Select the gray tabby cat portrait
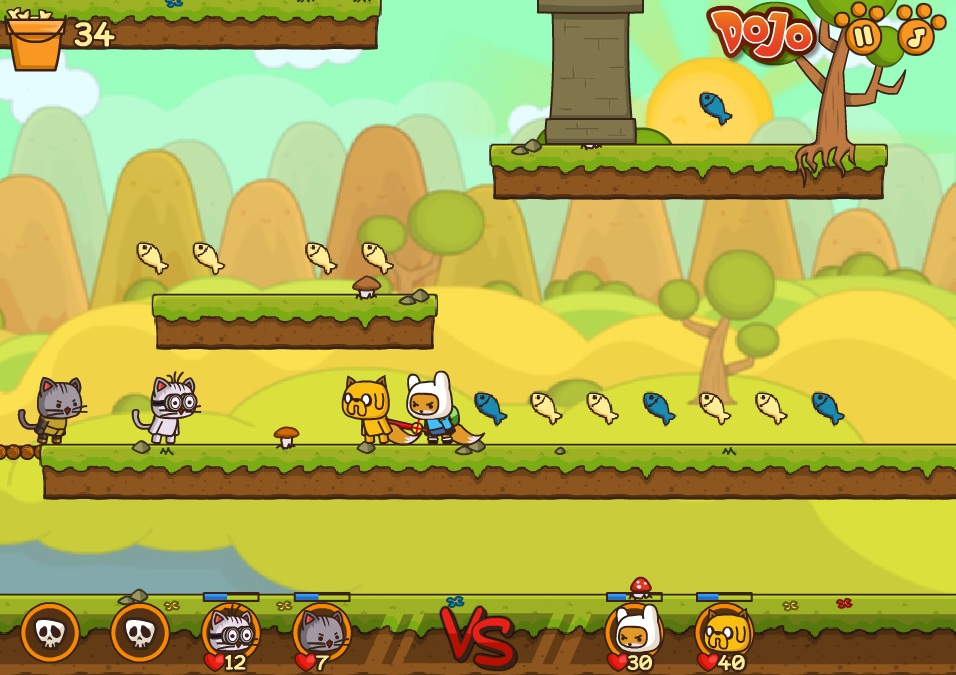This screenshot has width=956, height=675. [x=321, y=631]
